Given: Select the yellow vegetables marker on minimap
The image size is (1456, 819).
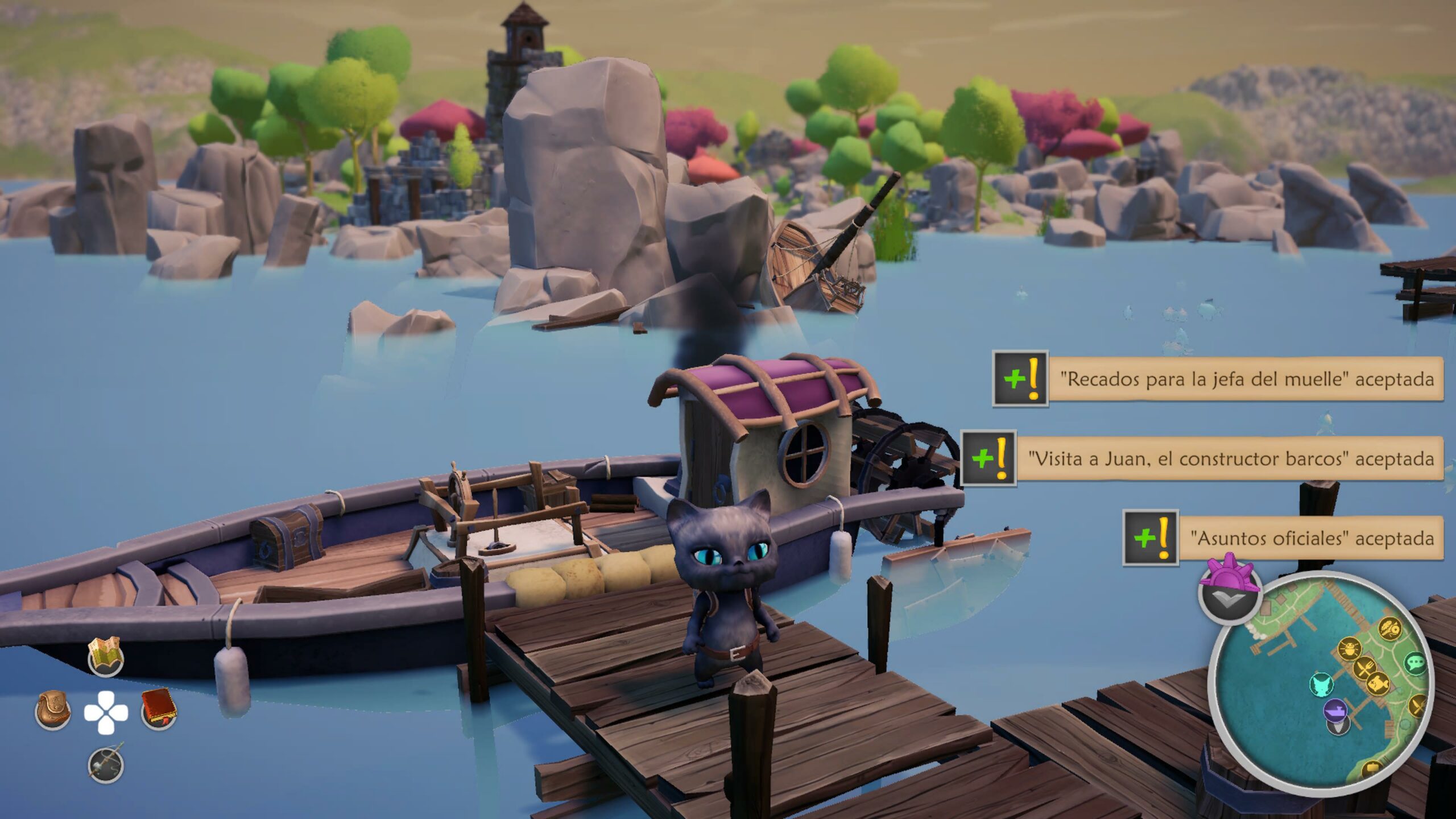Looking at the screenshot, I should [1388, 629].
